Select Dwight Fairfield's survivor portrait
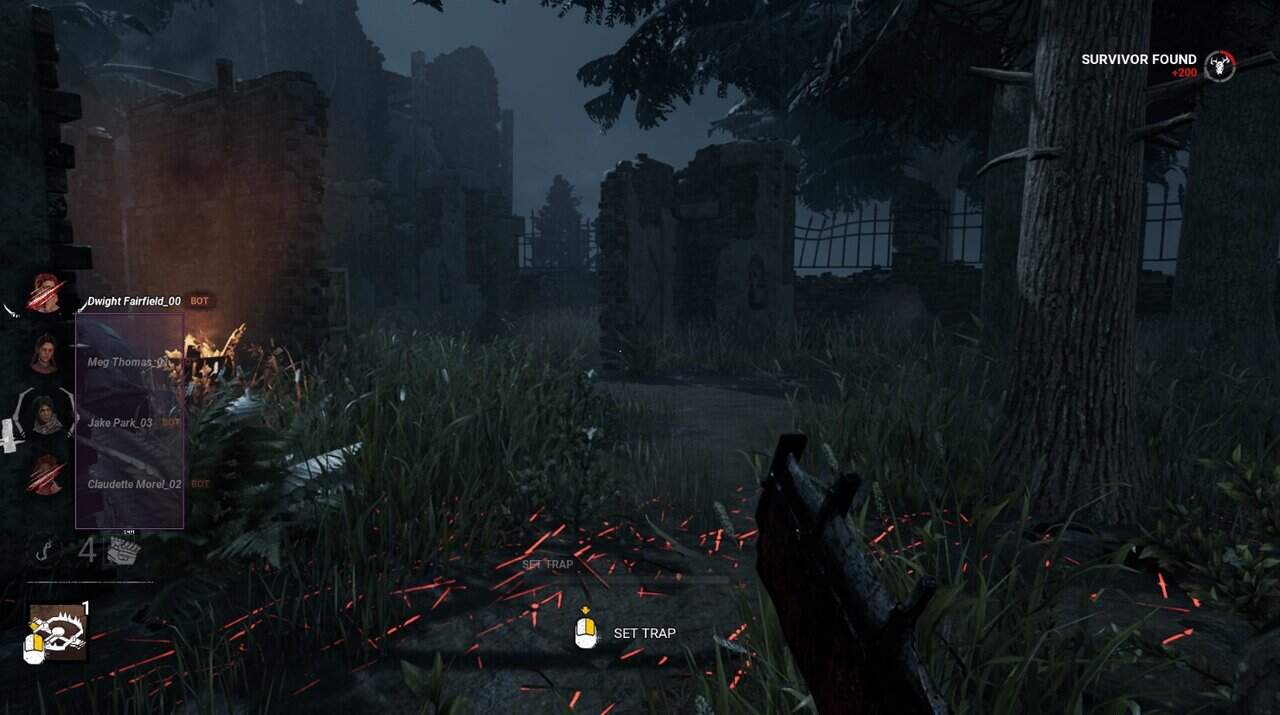 tap(44, 294)
